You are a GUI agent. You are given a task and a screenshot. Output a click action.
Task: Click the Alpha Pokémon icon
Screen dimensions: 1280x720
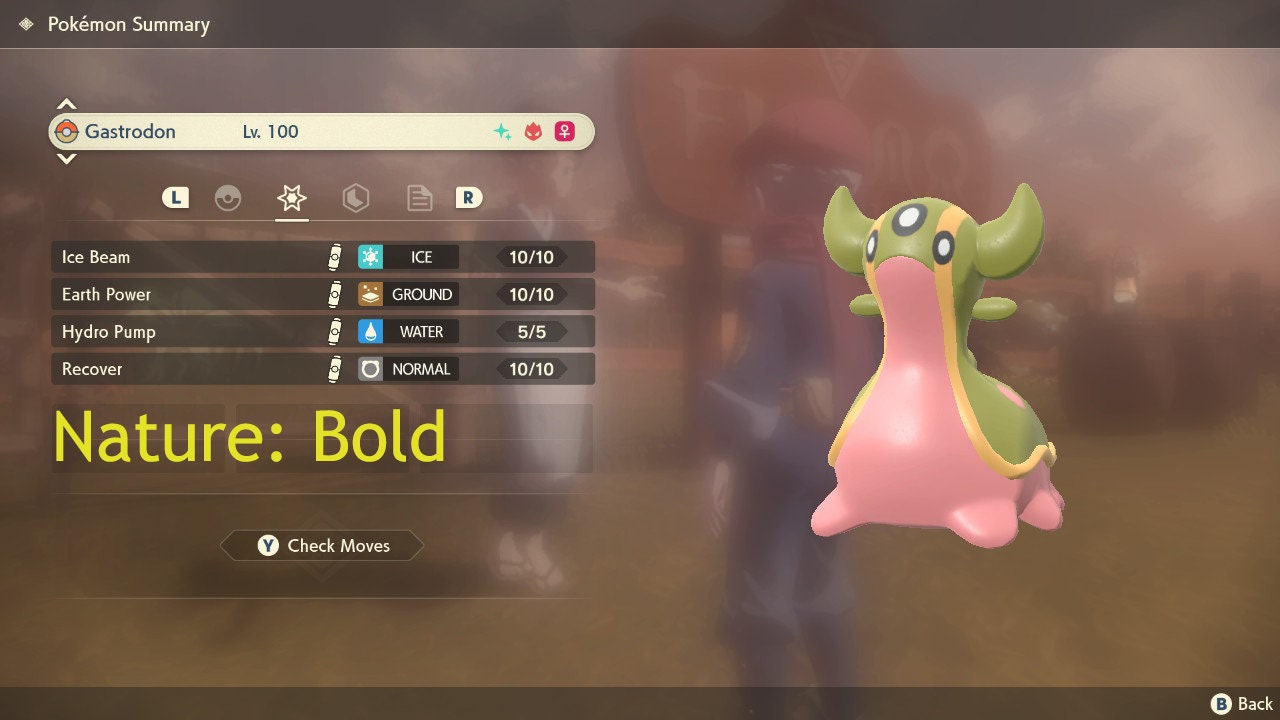tap(531, 131)
